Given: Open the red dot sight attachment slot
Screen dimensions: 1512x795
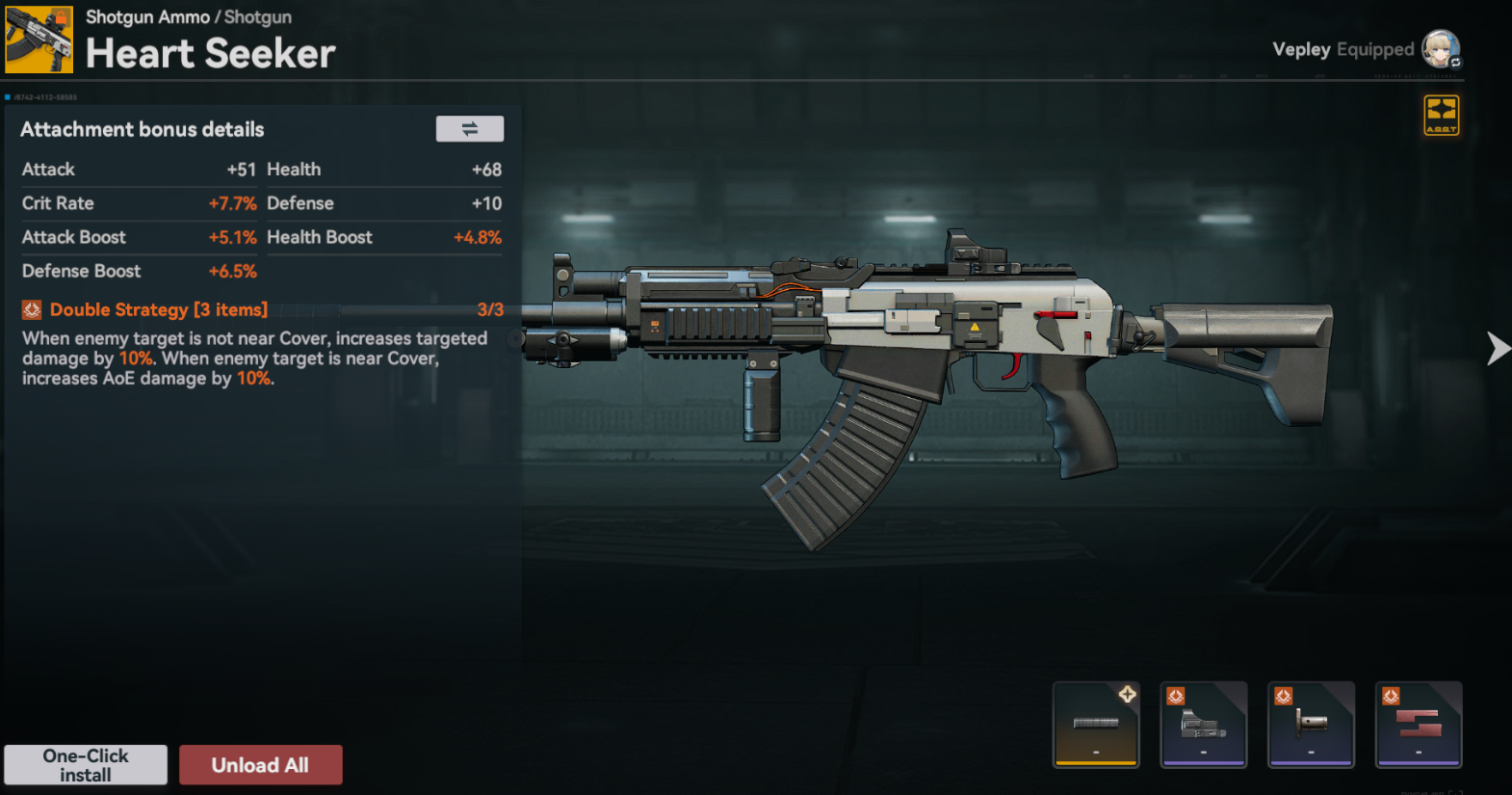Looking at the screenshot, I should (x=1204, y=725).
